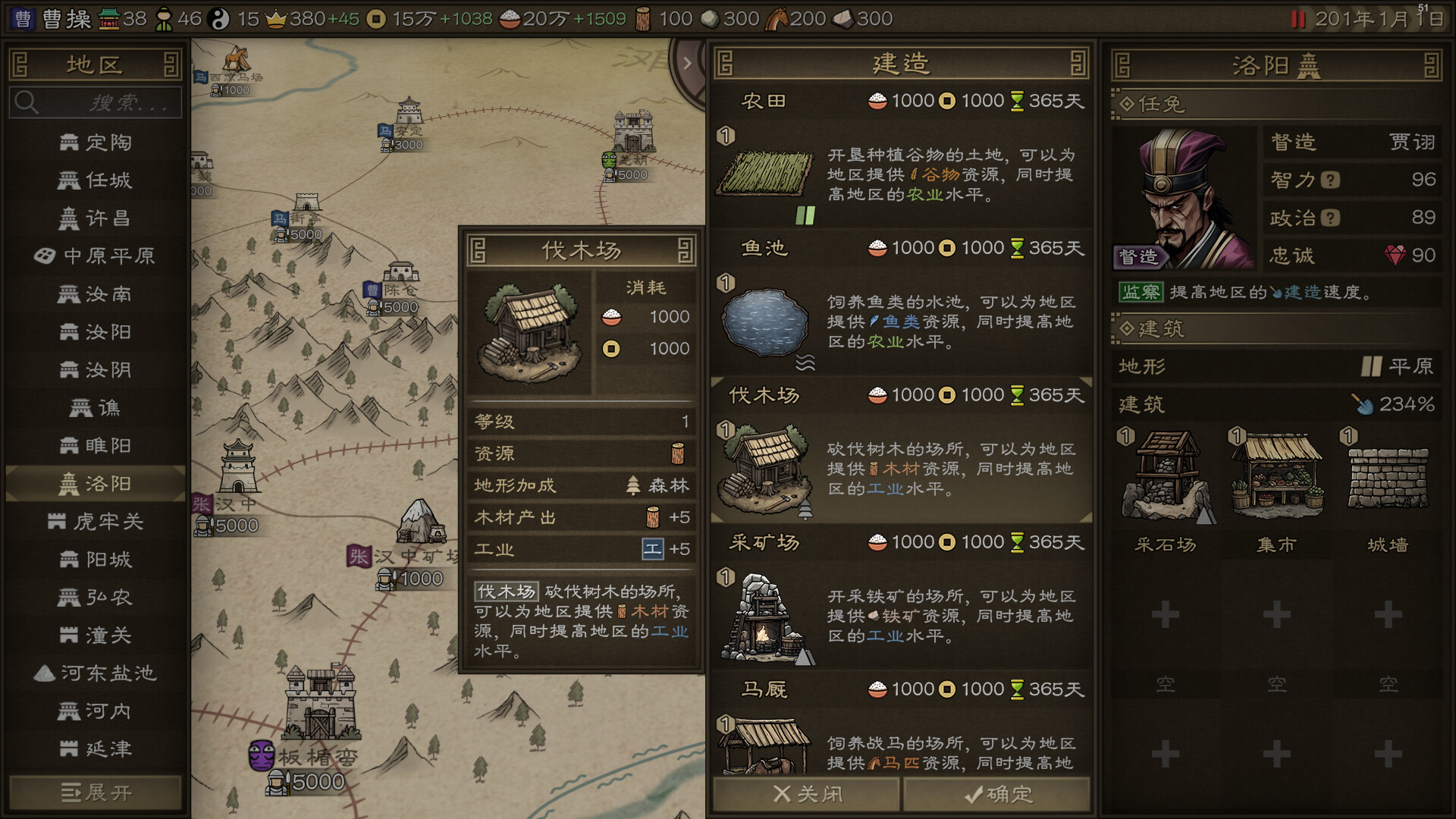Choose 河东盐池 region entry
Viewport: 1456px width, 819px height.
click(x=96, y=673)
